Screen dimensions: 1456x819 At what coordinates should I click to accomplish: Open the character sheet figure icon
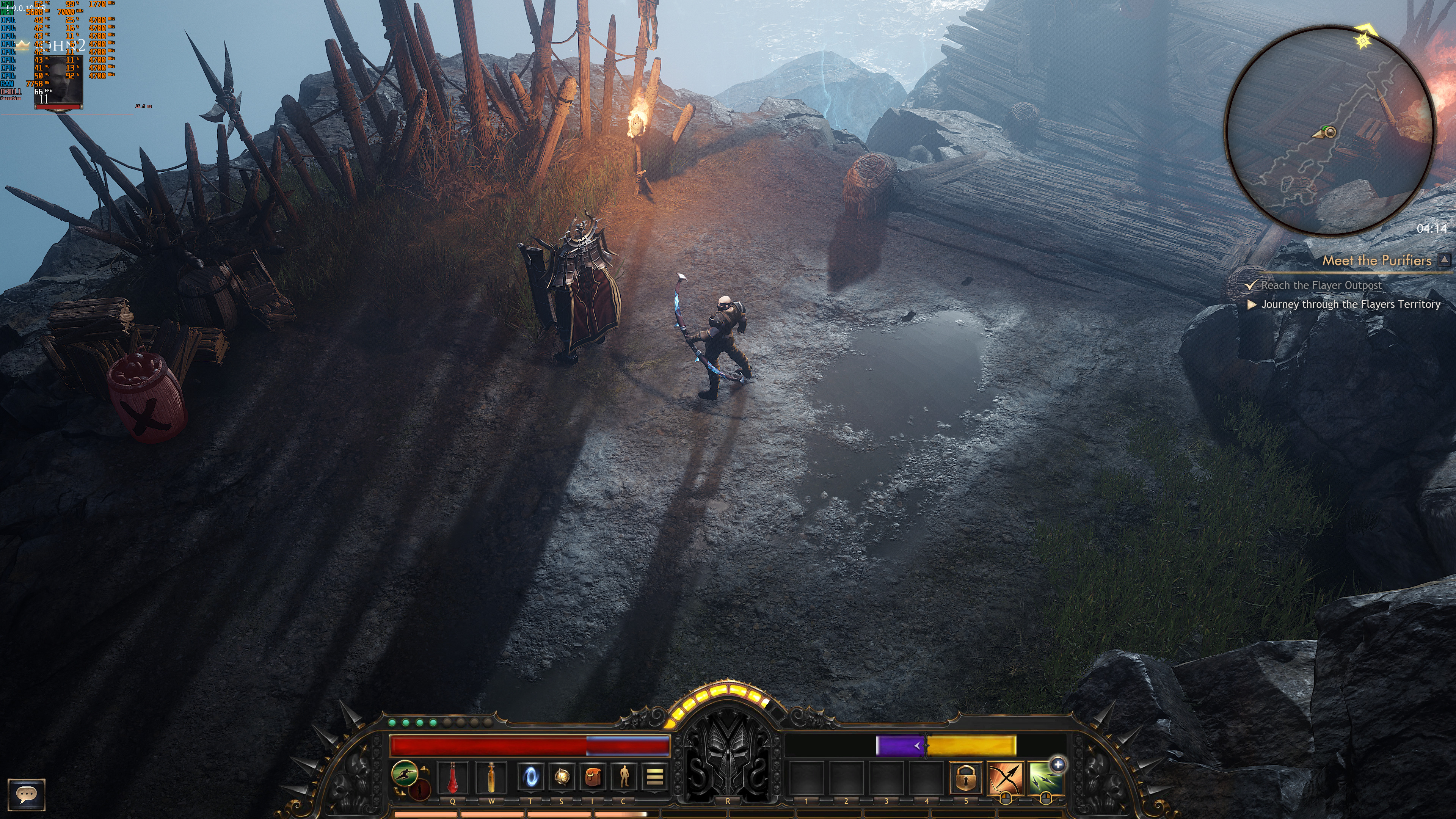(x=624, y=778)
